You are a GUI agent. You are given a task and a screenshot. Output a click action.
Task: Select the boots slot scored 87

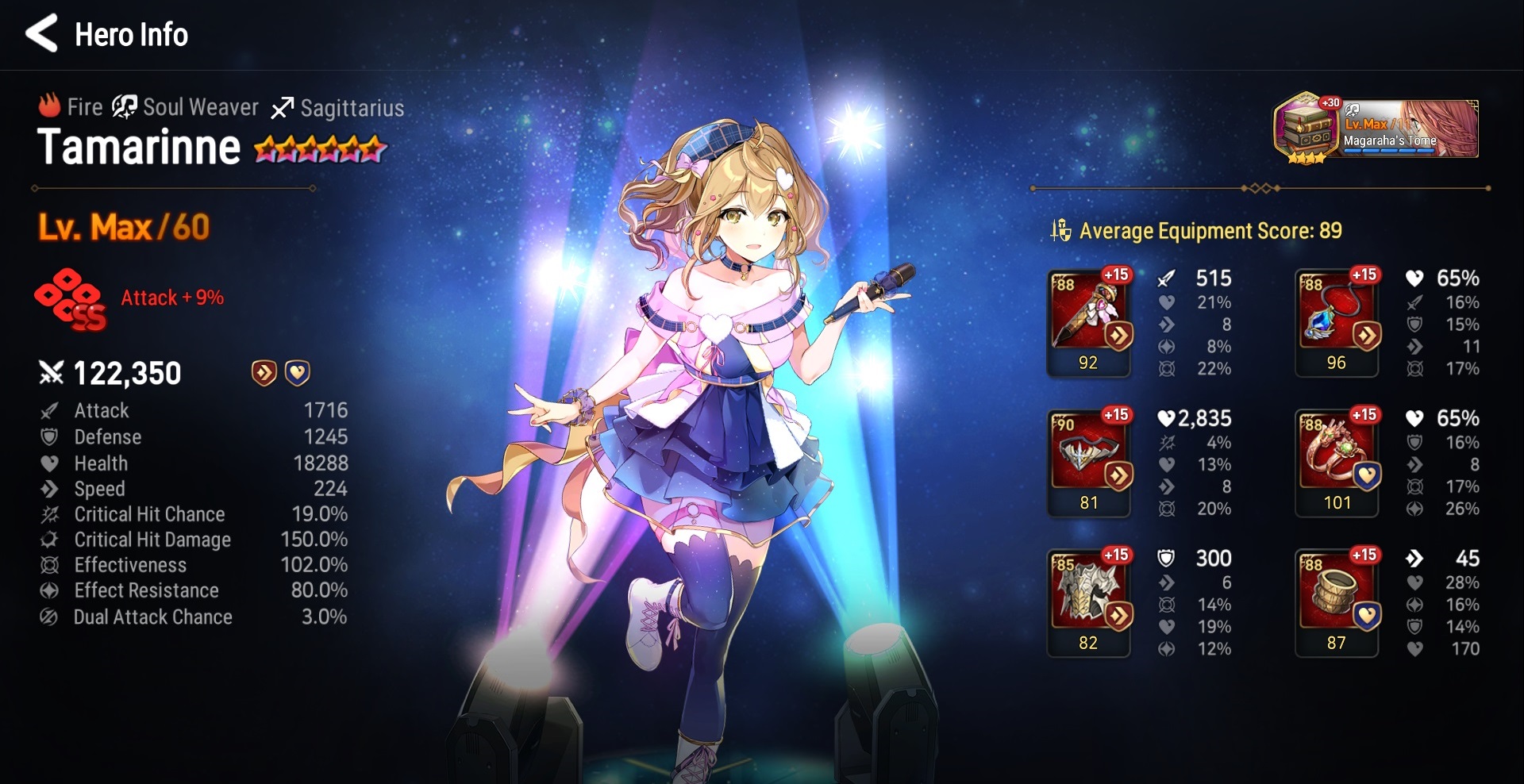pyautogui.click(x=1337, y=601)
